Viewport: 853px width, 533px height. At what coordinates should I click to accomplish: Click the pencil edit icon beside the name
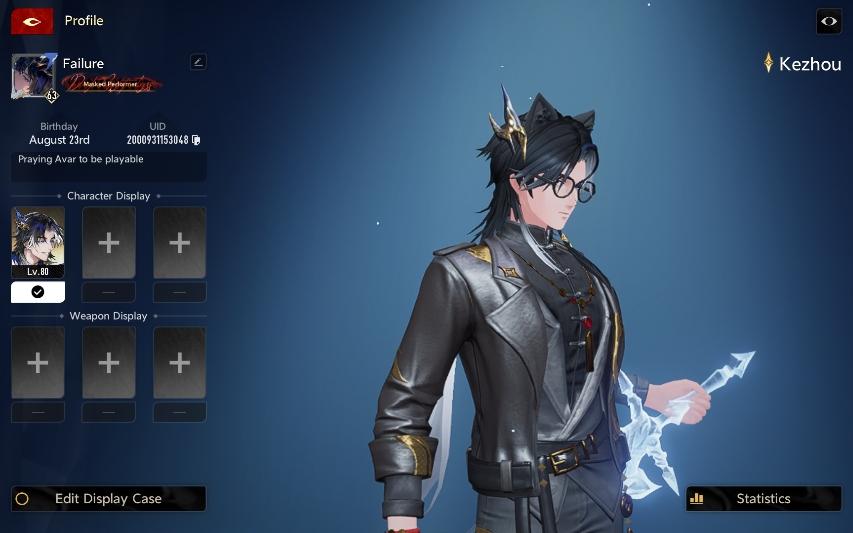click(198, 62)
